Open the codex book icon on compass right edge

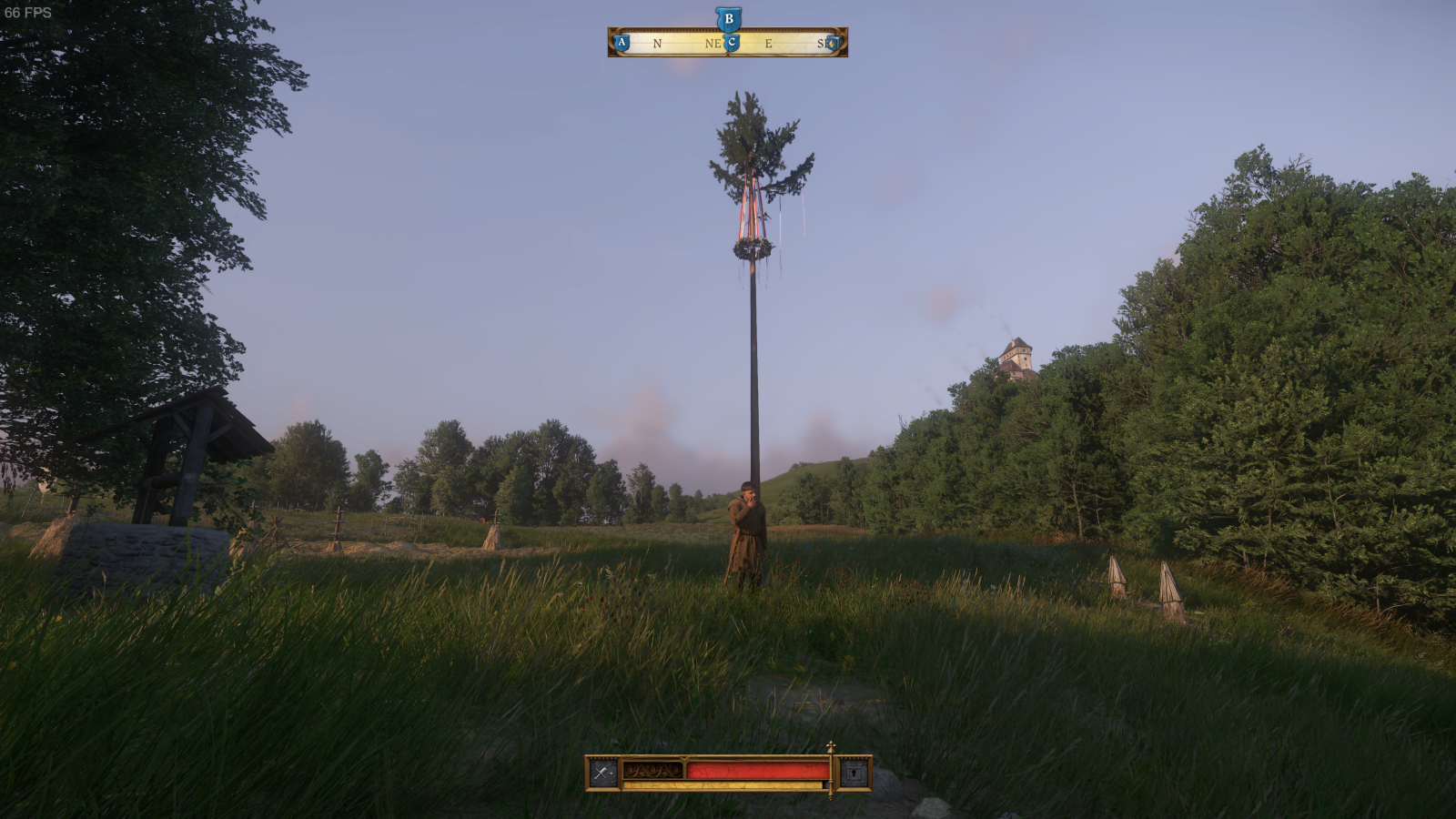[834, 42]
